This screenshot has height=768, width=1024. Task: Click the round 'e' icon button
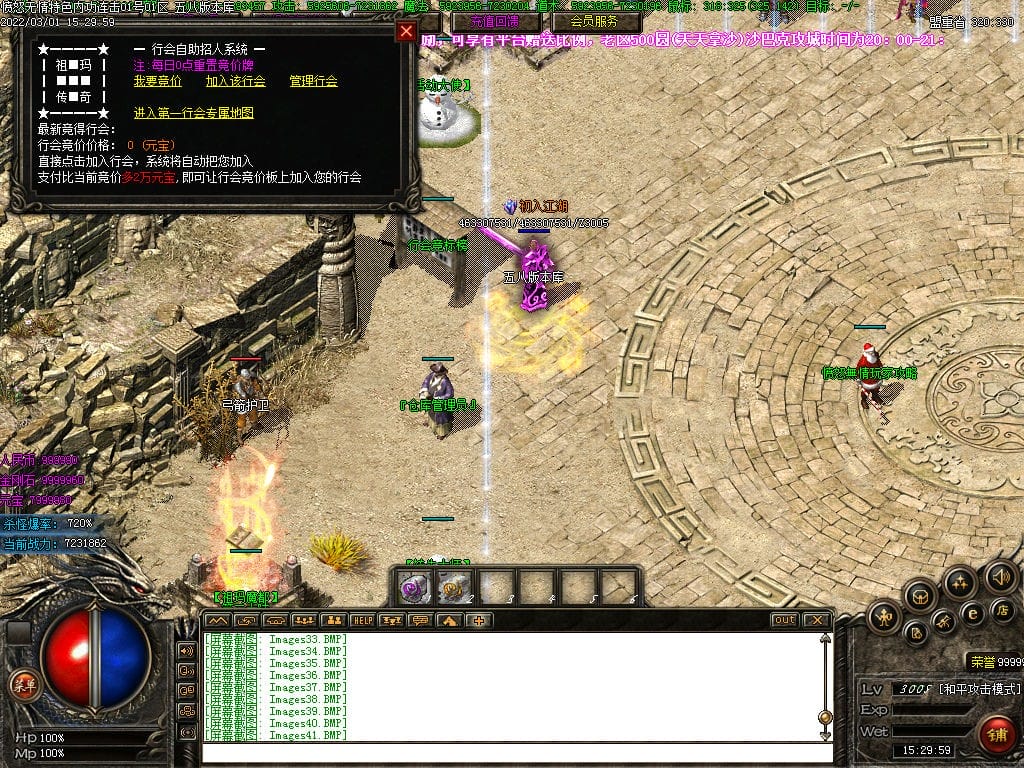point(970,613)
